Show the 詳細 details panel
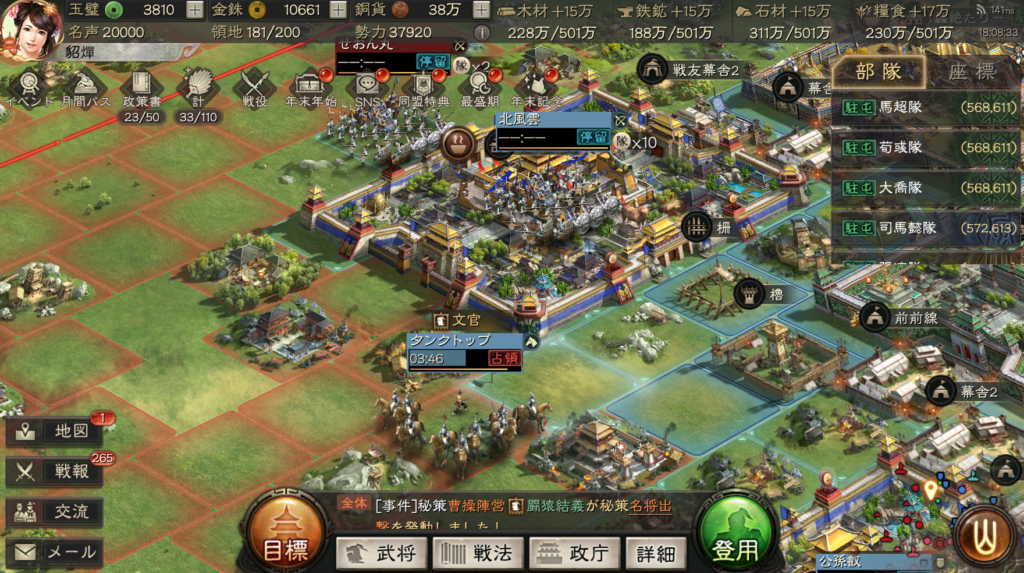 [655, 552]
